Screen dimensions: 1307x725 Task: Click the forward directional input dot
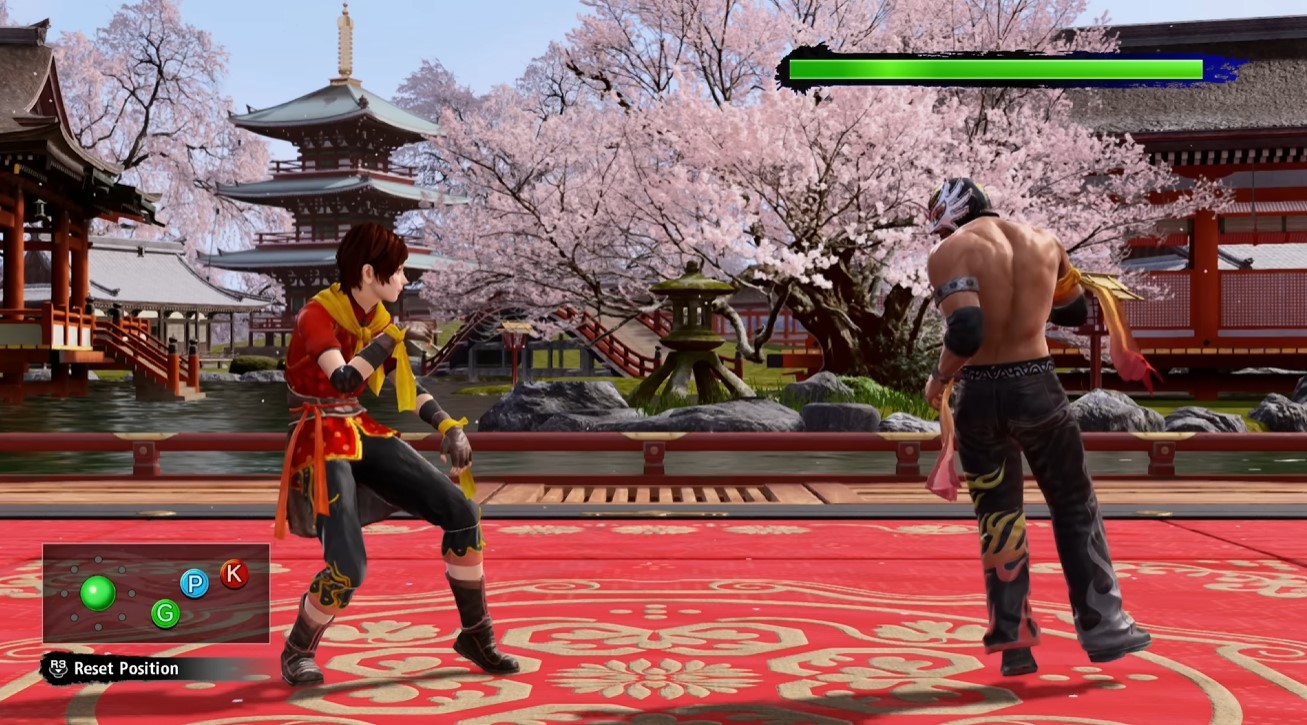tap(131, 593)
